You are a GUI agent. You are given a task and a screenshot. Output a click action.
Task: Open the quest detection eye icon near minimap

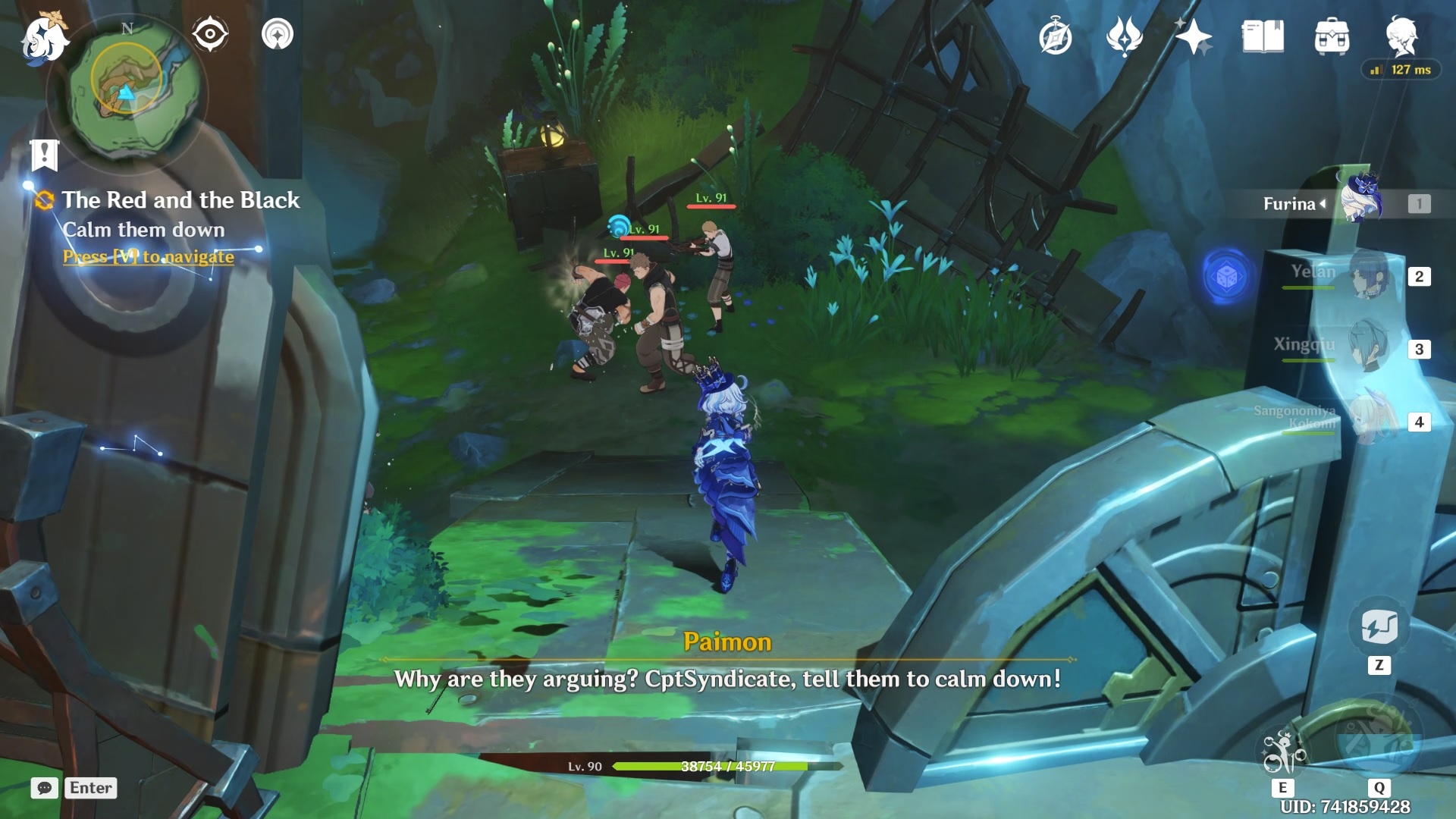(x=210, y=33)
